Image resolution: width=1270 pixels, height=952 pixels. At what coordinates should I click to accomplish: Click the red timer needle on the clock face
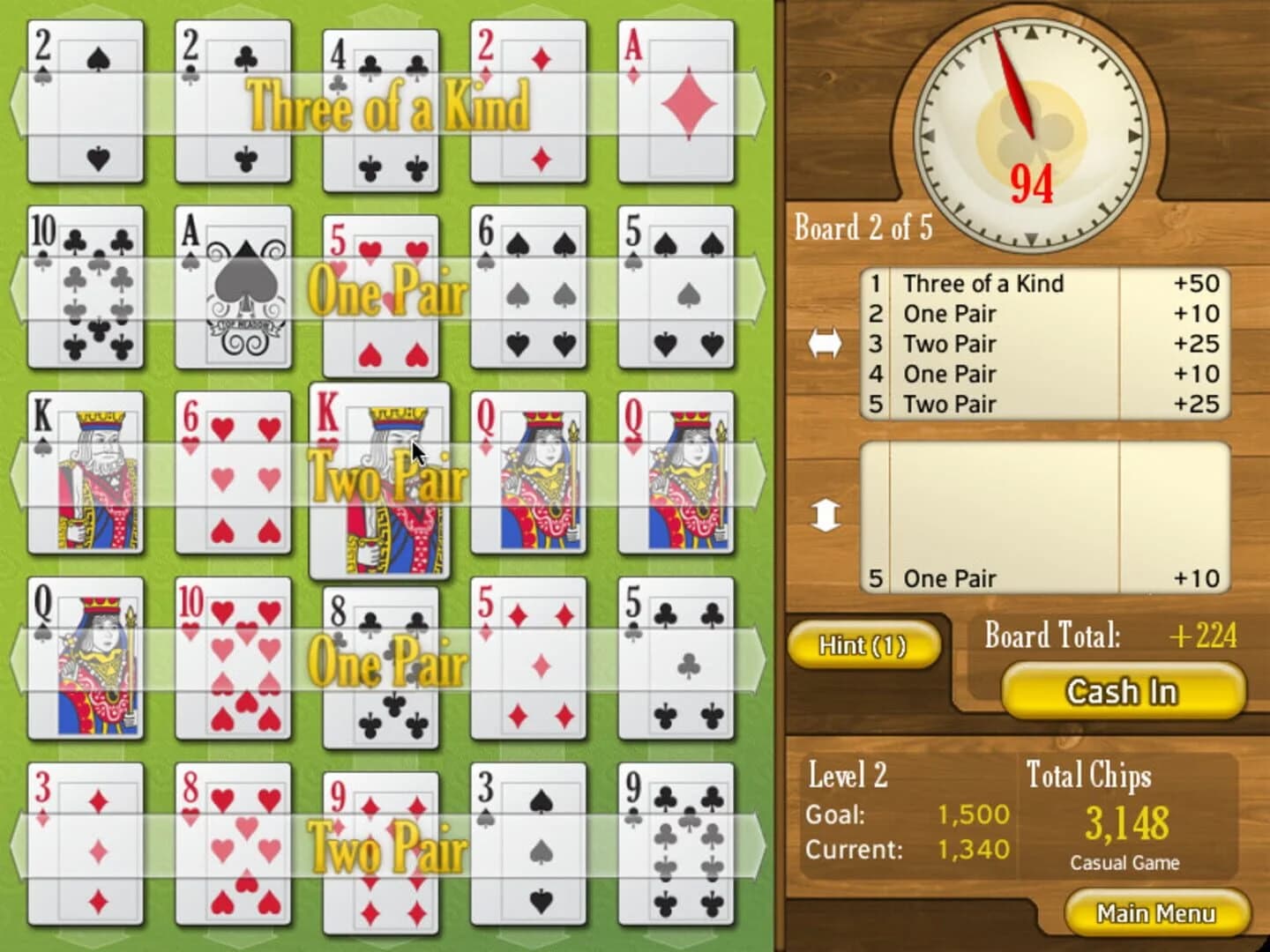click(x=1014, y=79)
